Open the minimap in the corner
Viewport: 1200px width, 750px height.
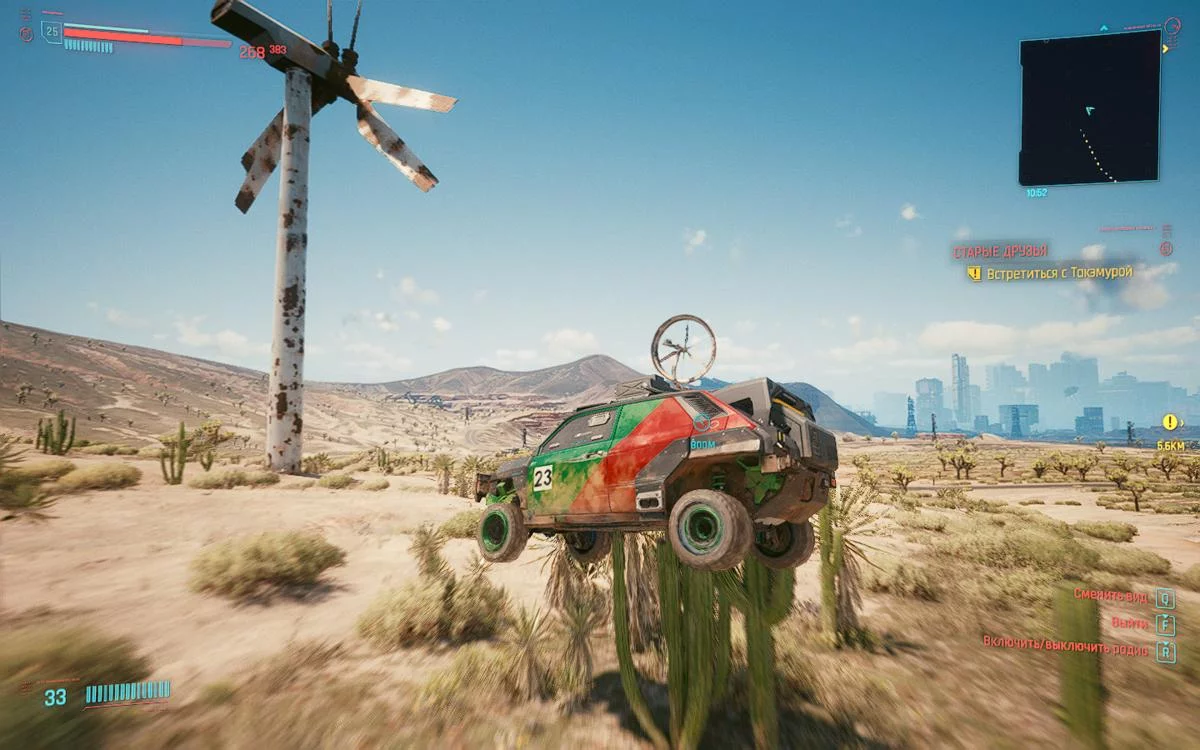tap(1090, 107)
